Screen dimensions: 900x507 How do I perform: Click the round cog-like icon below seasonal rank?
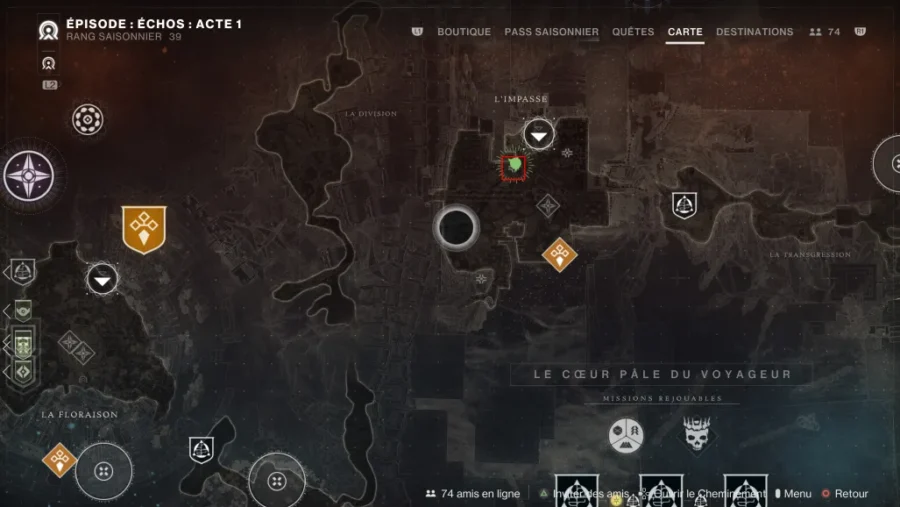click(88, 120)
